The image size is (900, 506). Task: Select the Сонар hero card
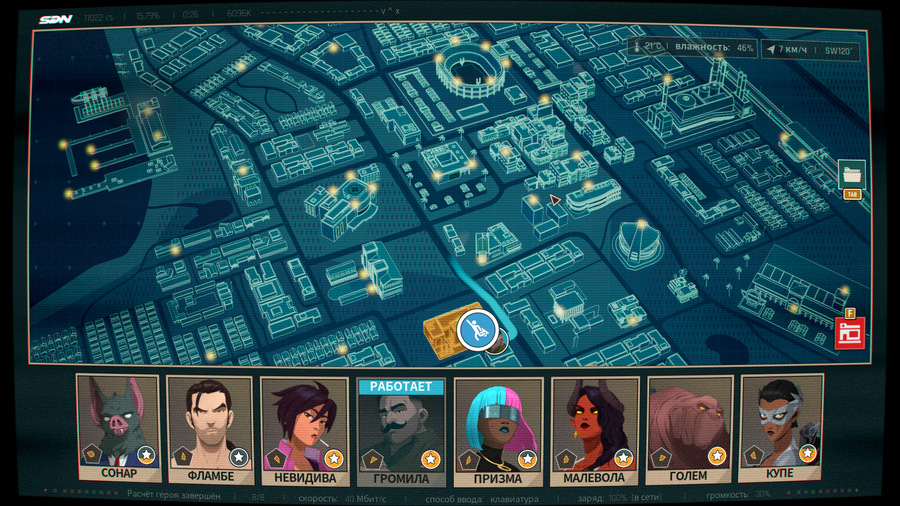click(x=119, y=425)
